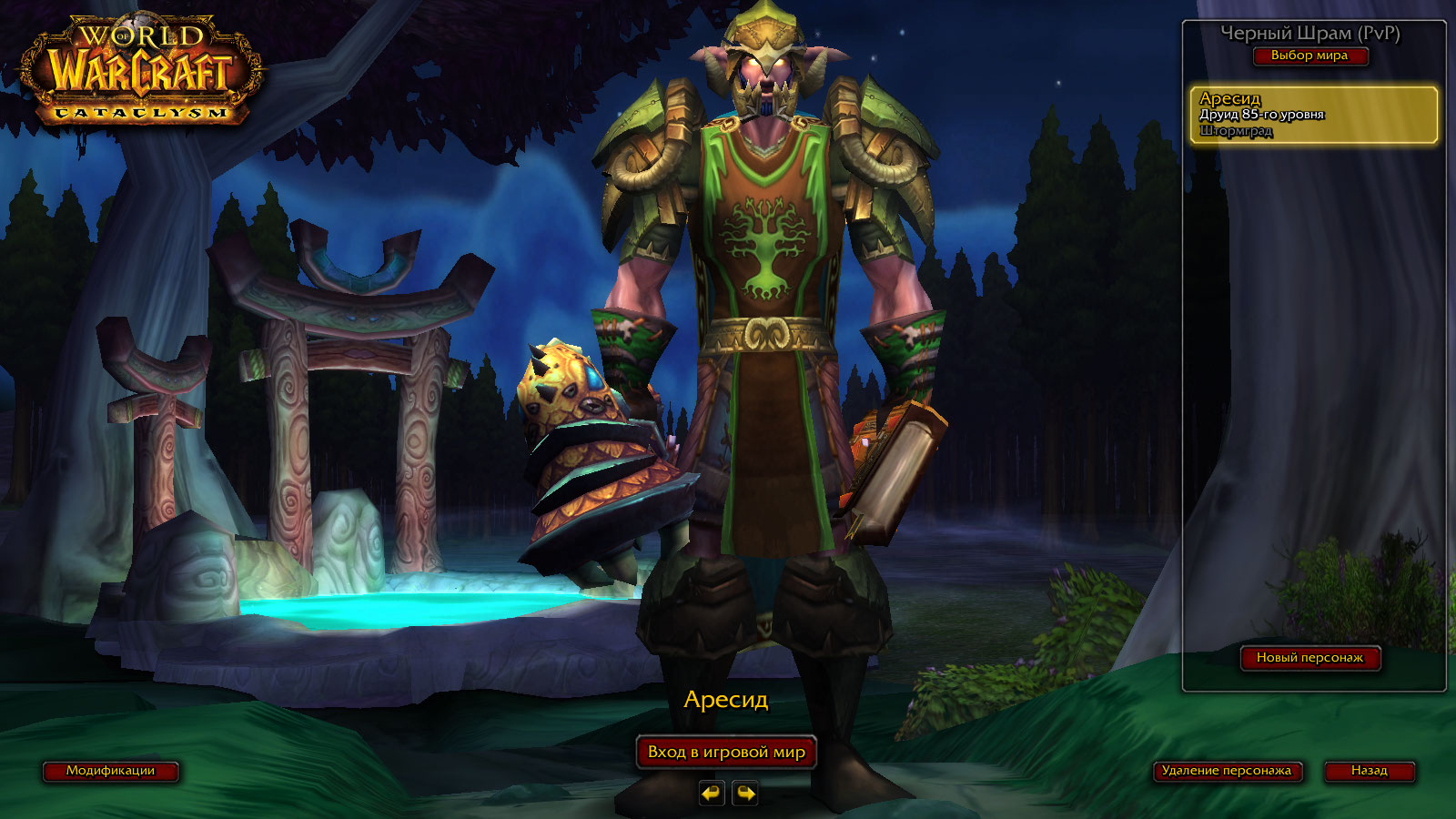Image resolution: width=1456 pixels, height=819 pixels.
Task: Create a character with "Новый персонаж"
Action: 1309,658
